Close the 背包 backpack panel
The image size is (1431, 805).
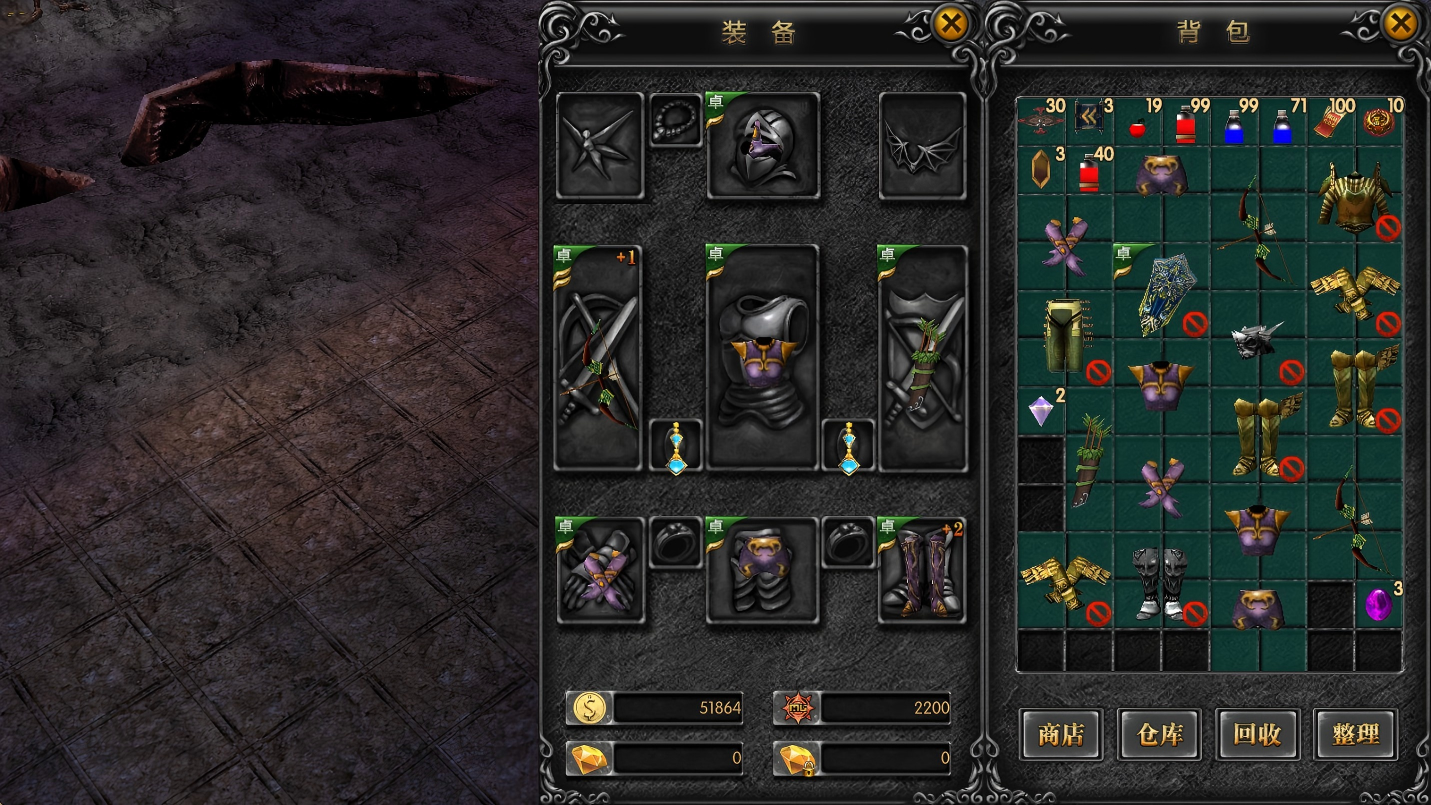click(1400, 24)
